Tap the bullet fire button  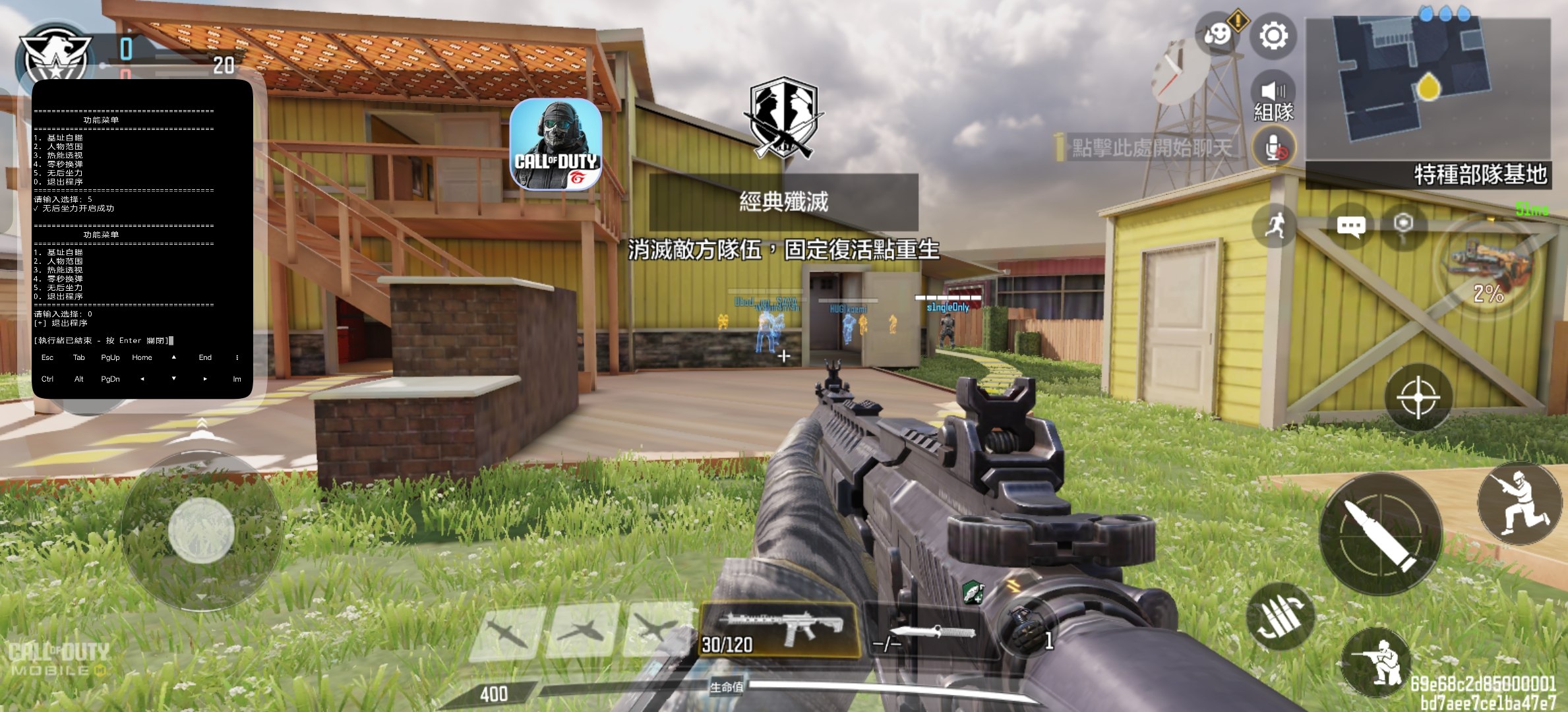tap(1381, 534)
